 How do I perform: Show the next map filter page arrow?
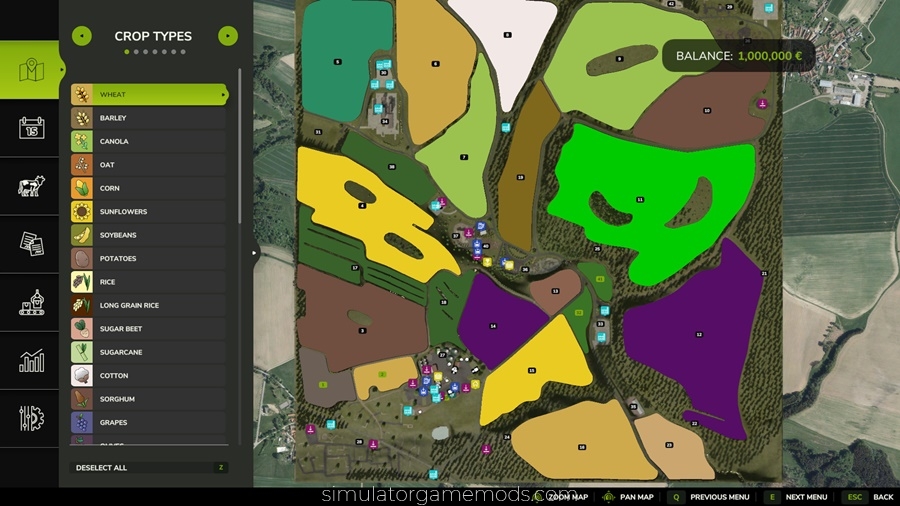[228, 37]
